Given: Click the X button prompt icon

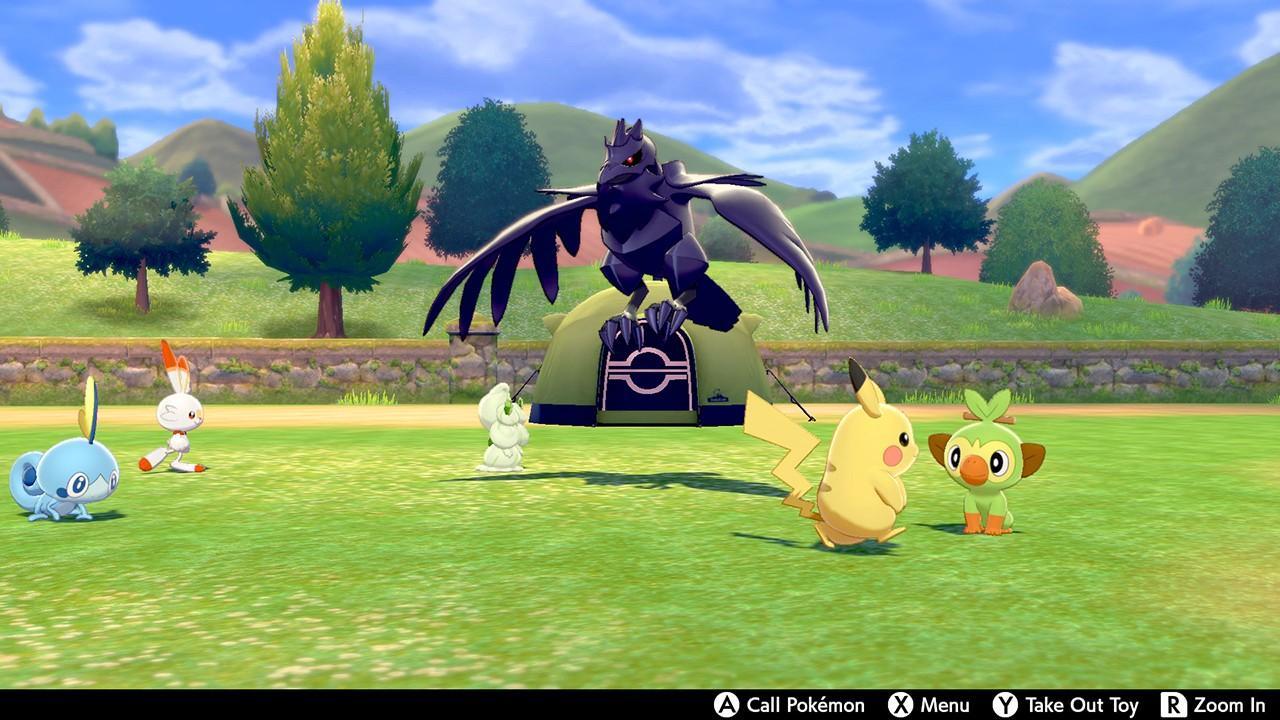Looking at the screenshot, I should (901, 706).
